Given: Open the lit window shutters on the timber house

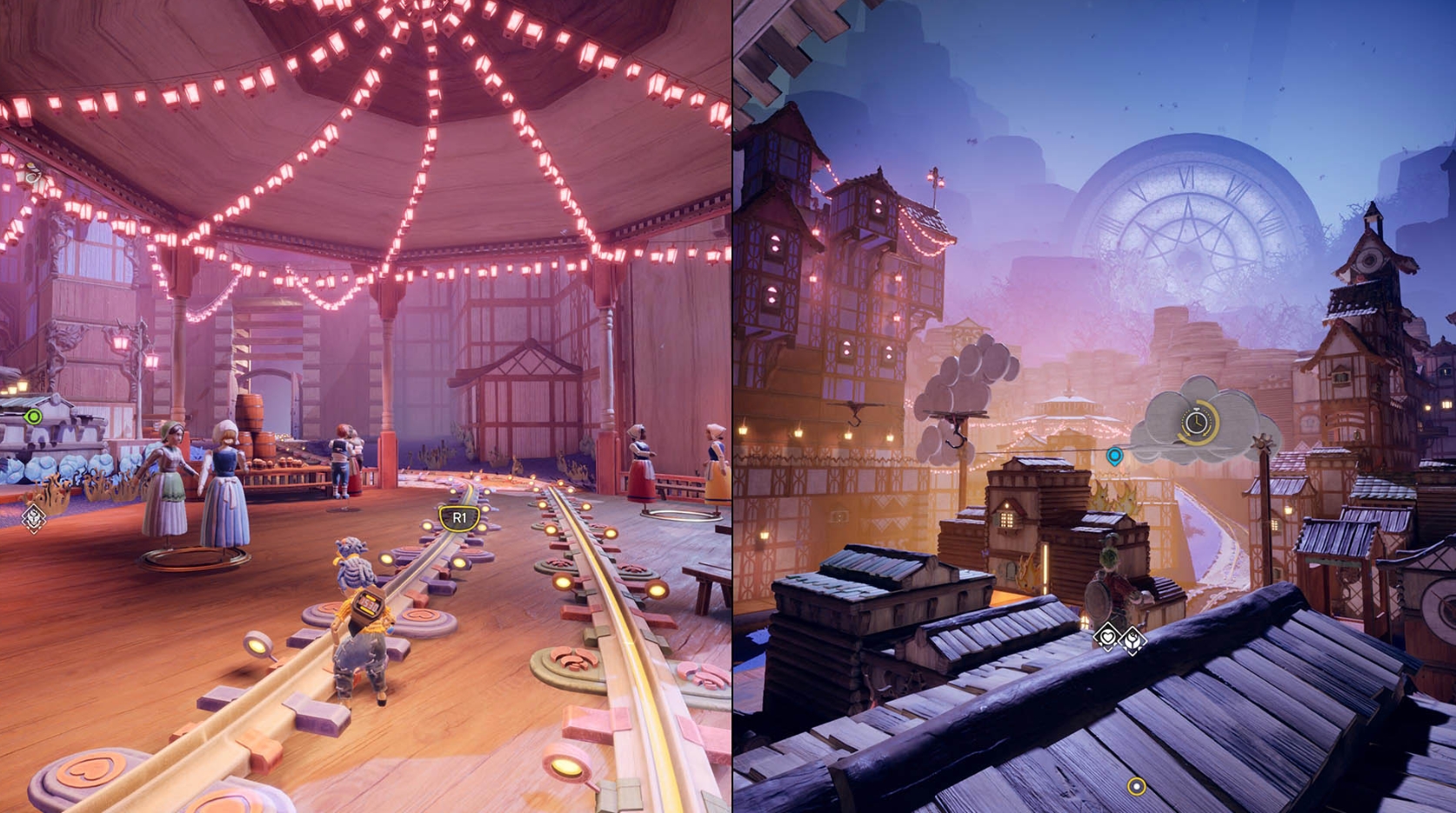Looking at the screenshot, I should [775, 243].
